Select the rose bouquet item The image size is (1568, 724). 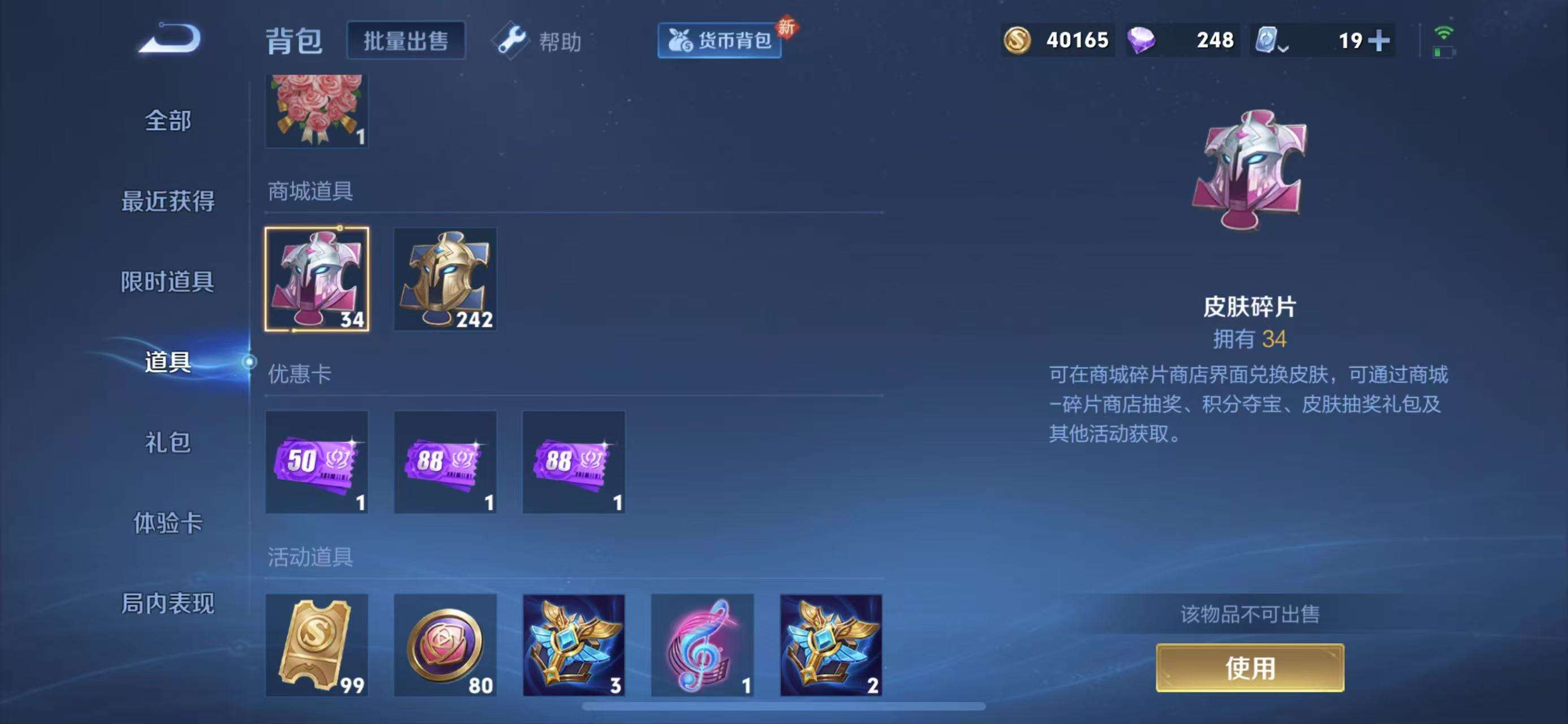317,110
